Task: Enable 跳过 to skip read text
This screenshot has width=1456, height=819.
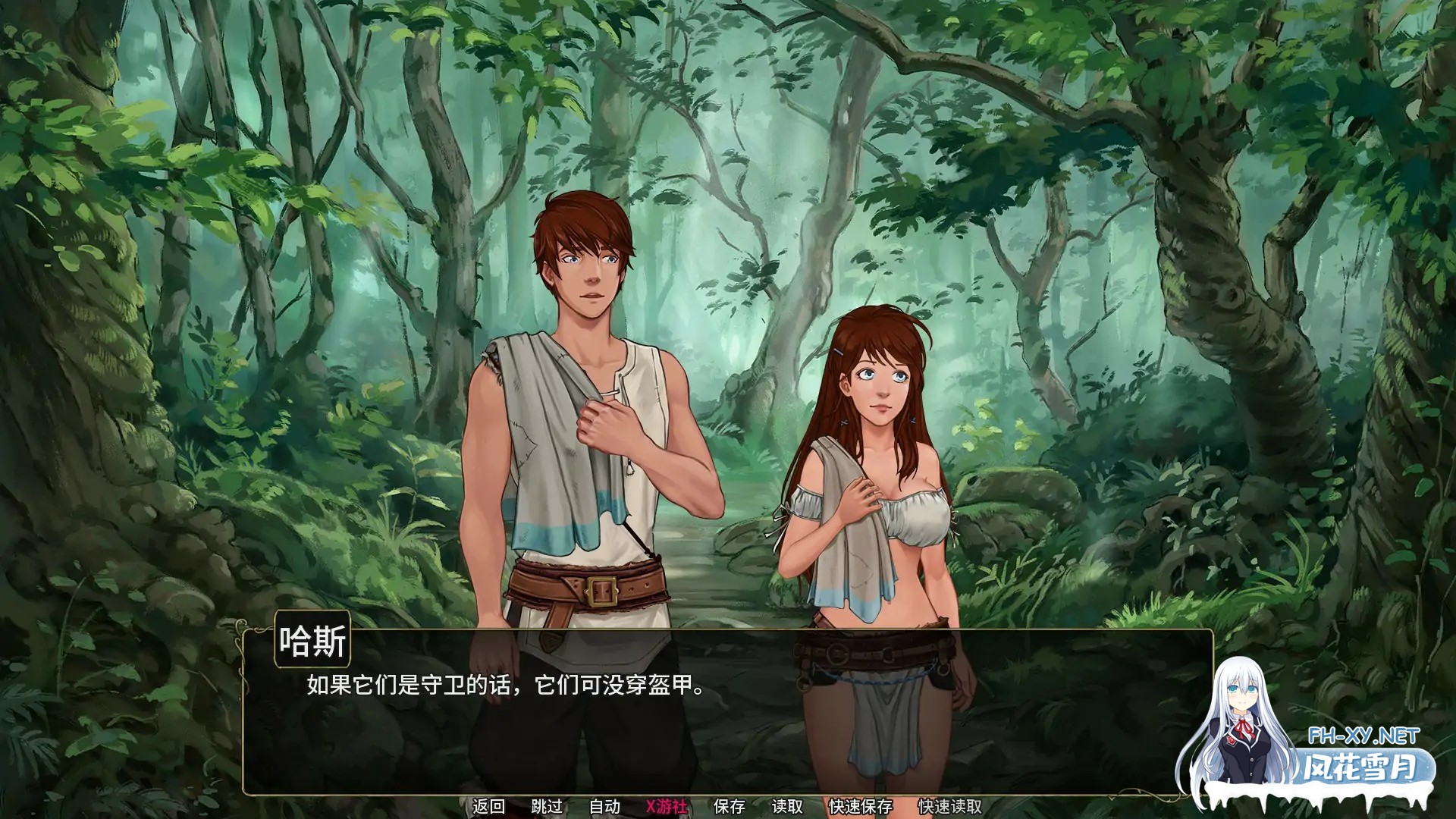Action: pos(547,808)
